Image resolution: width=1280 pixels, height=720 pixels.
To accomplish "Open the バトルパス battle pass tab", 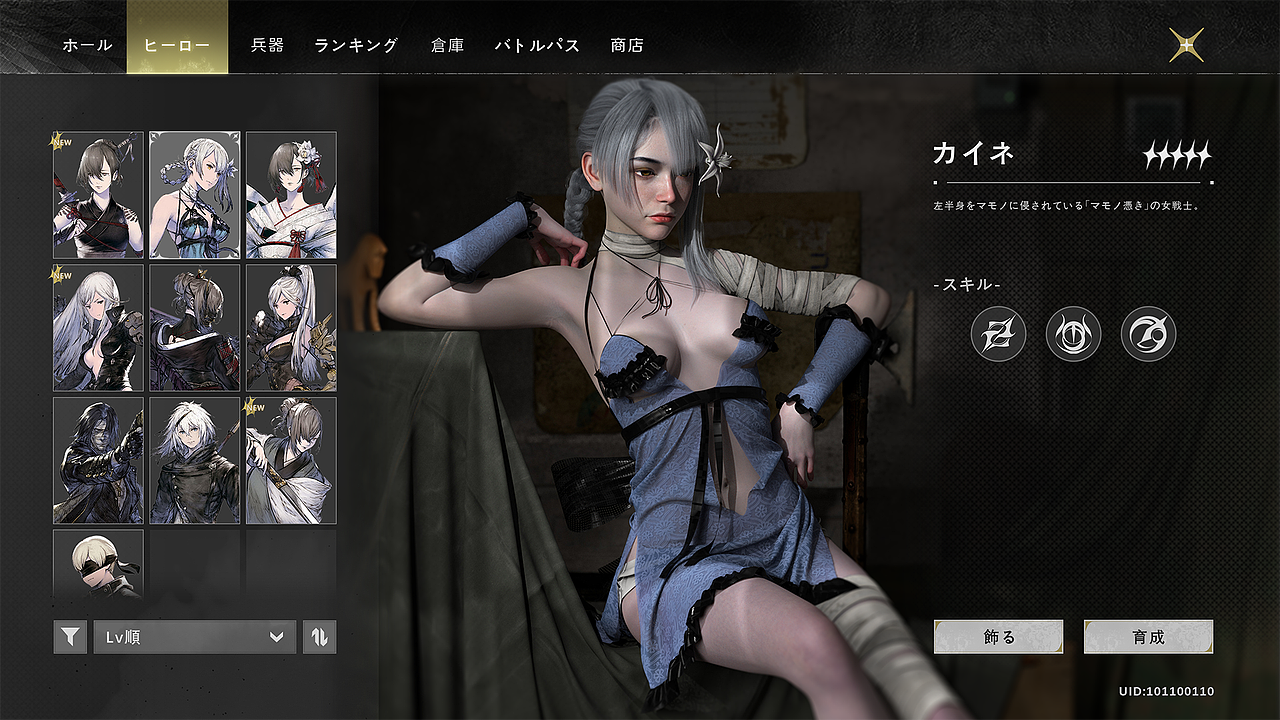I will 538,45.
